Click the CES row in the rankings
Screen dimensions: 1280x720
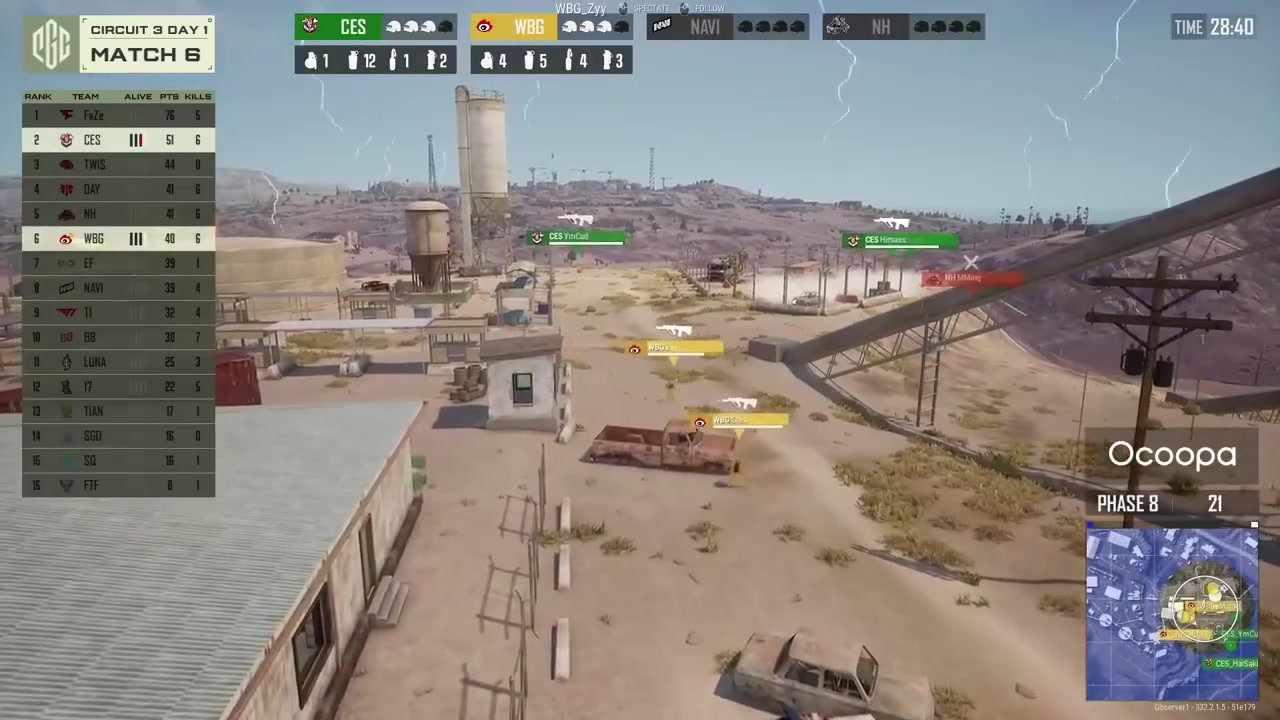[118, 140]
